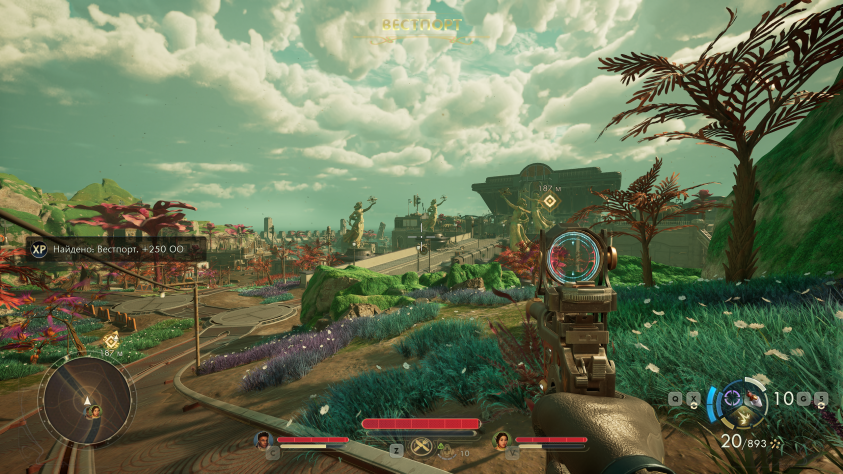Click the diamond quest marker above the minimap

(111, 340)
